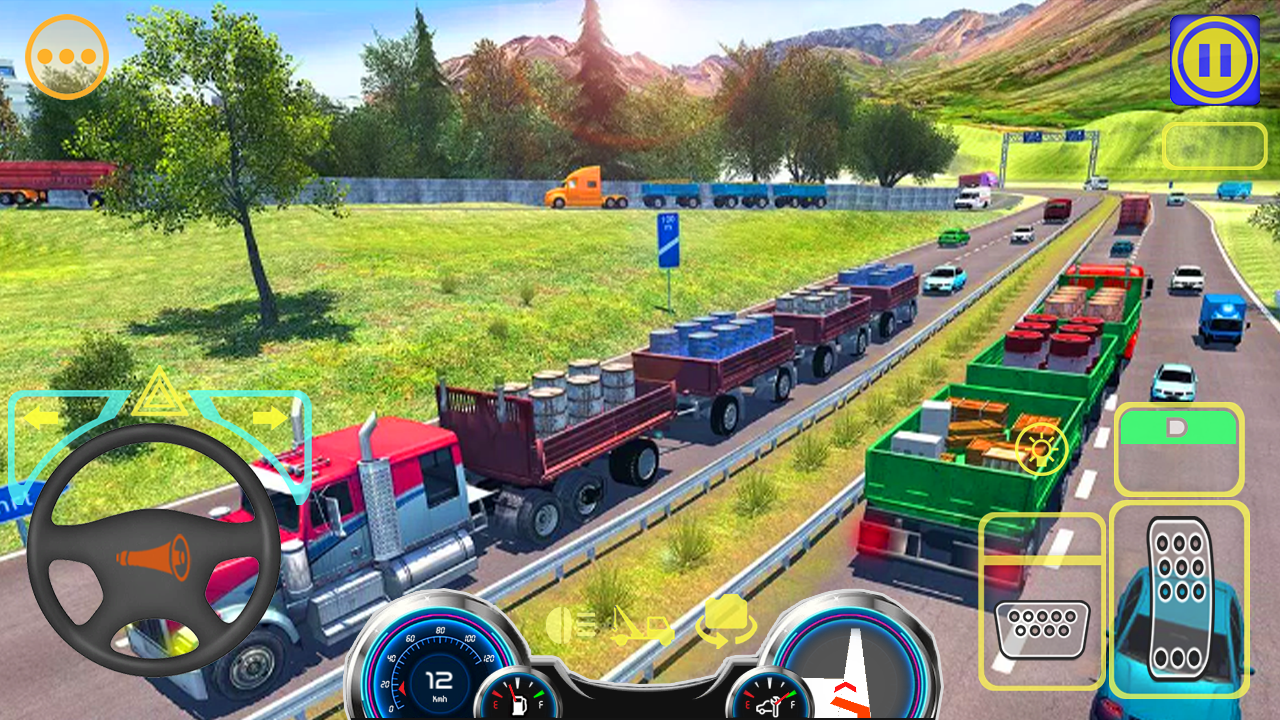
Task: Tap the empty yellow-outlined box below pause
Action: coord(1214,146)
